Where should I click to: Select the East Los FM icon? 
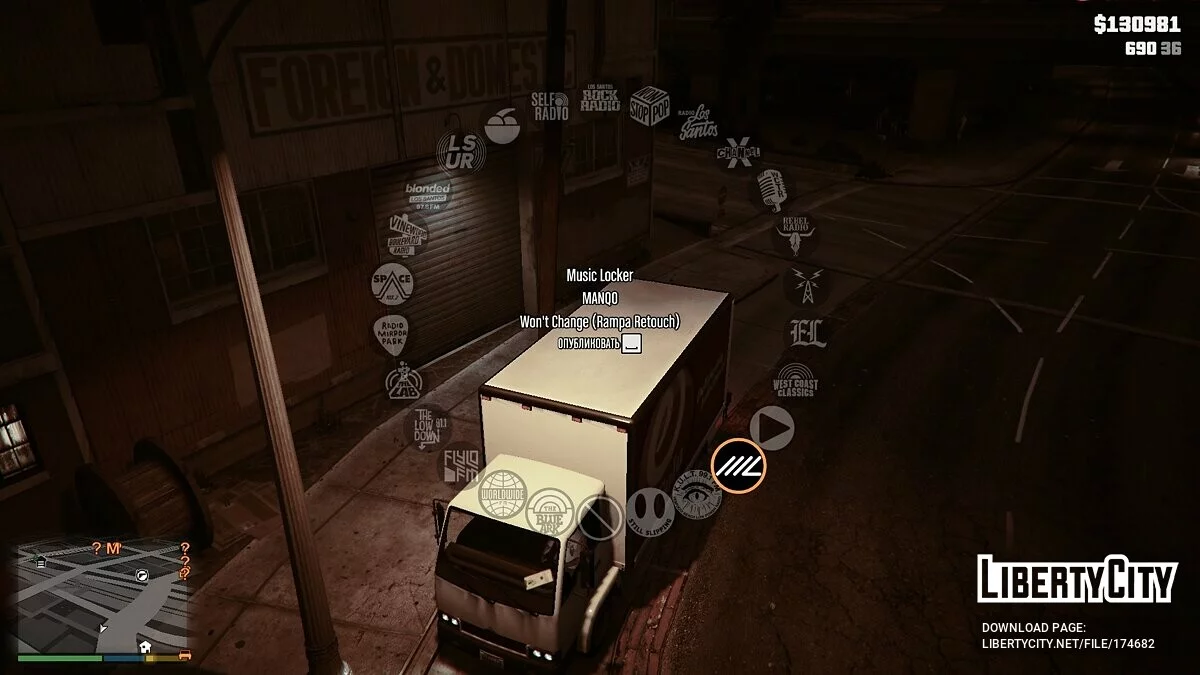click(x=806, y=334)
